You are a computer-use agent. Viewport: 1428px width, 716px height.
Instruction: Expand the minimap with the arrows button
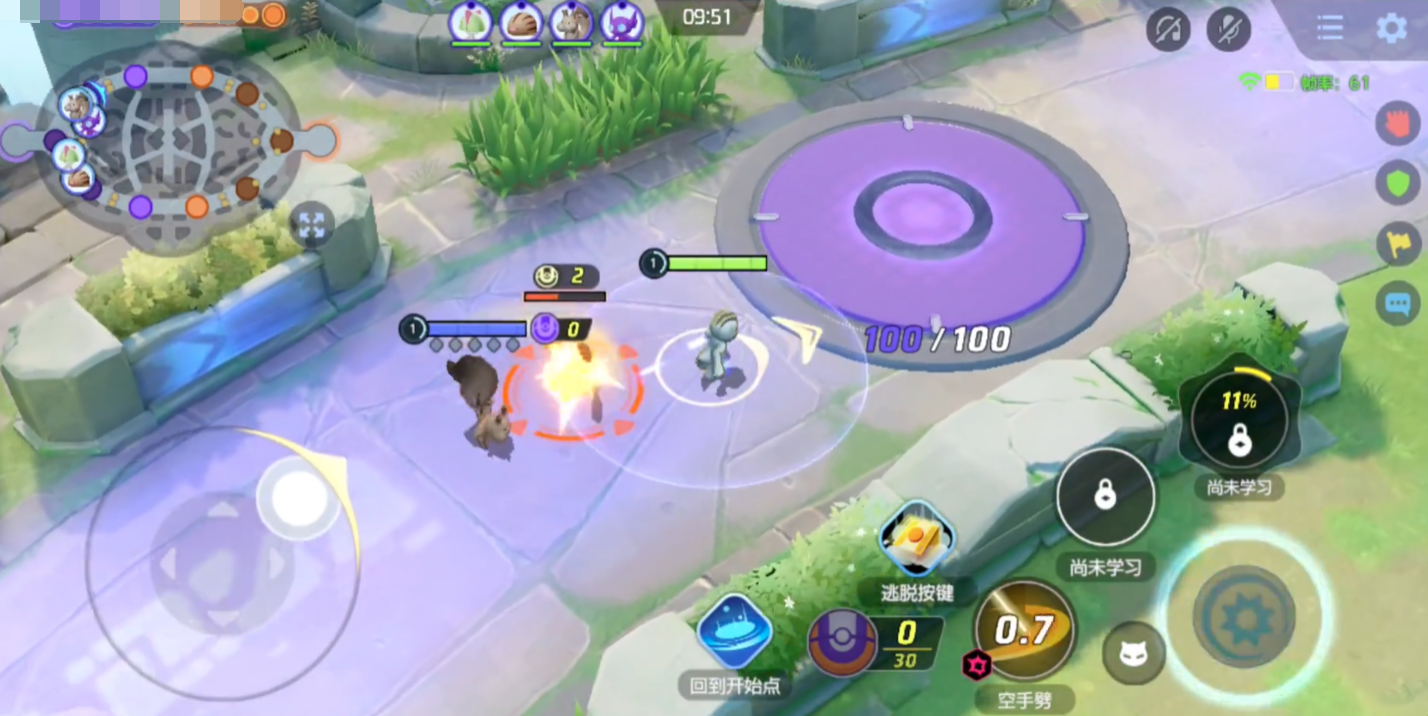[x=311, y=225]
